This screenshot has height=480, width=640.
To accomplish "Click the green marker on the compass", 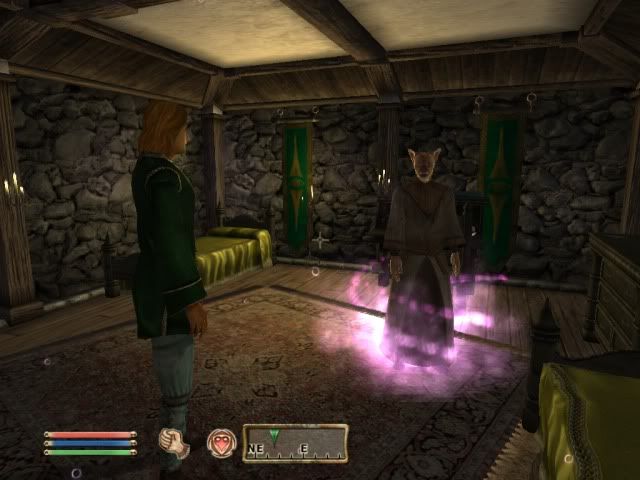I will [x=274, y=435].
